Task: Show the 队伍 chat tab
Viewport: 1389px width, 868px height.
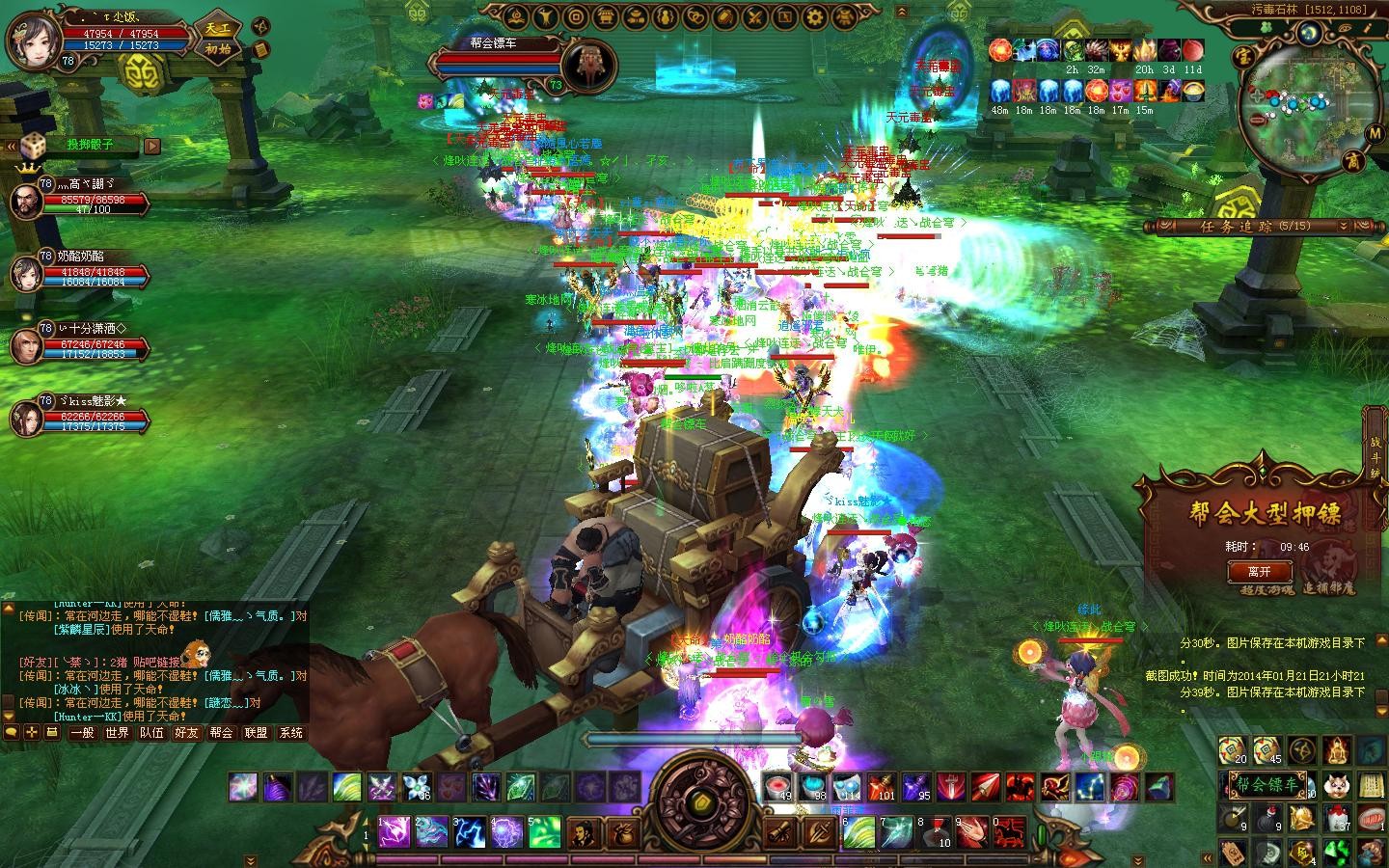Action: click(x=151, y=733)
